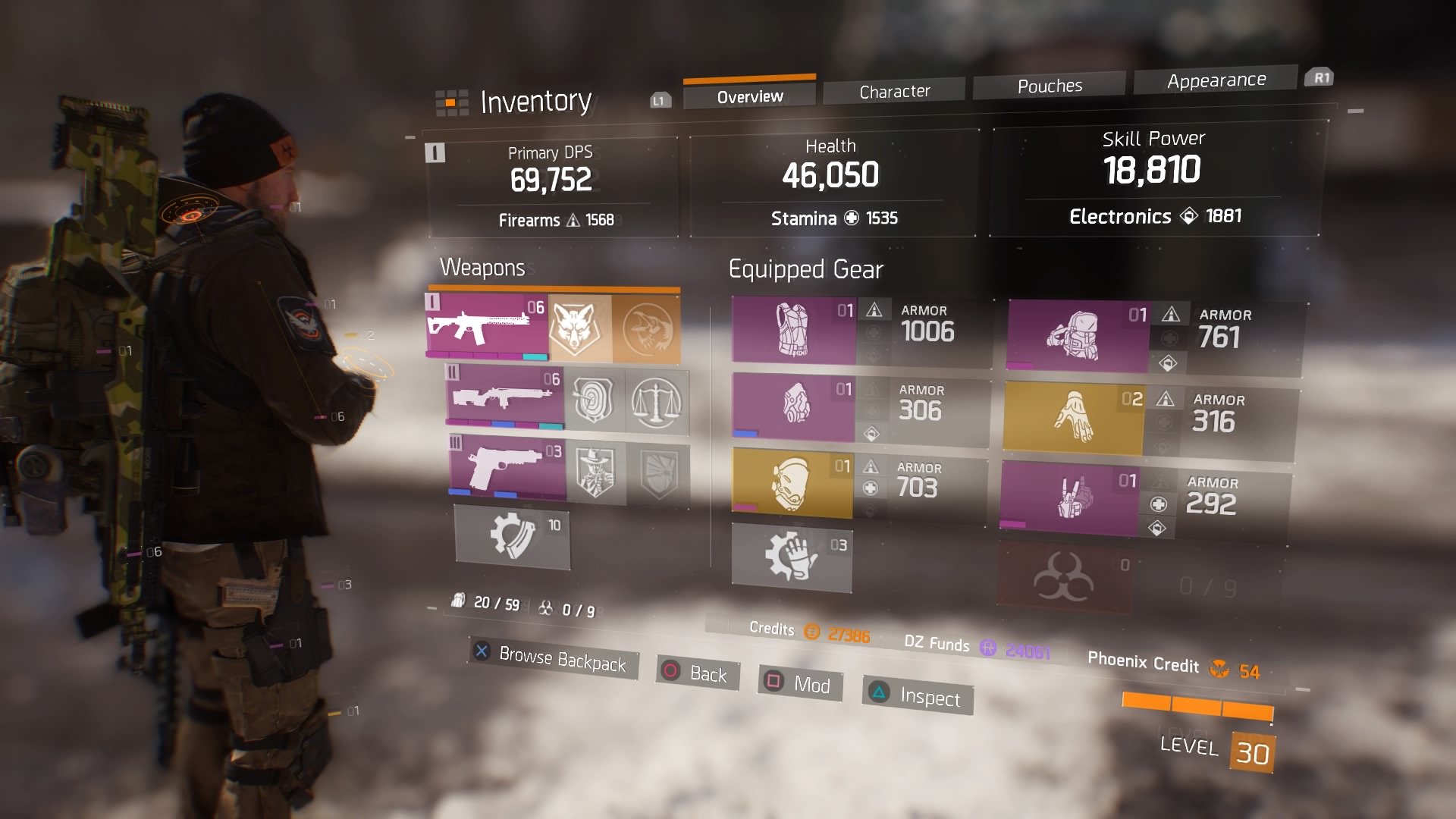The height and width of the screenshot is (819, 1456).
Task: Click Browse Backpack
Action: click(x=553, y=658)
